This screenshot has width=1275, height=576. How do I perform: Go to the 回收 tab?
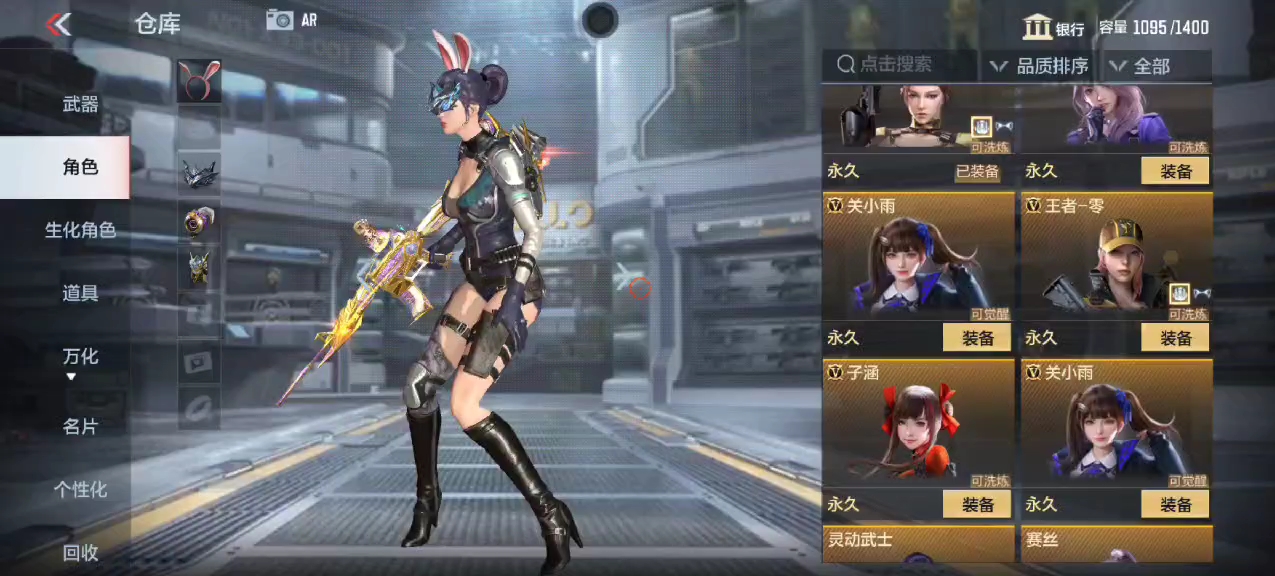click(x=80, y=552)
